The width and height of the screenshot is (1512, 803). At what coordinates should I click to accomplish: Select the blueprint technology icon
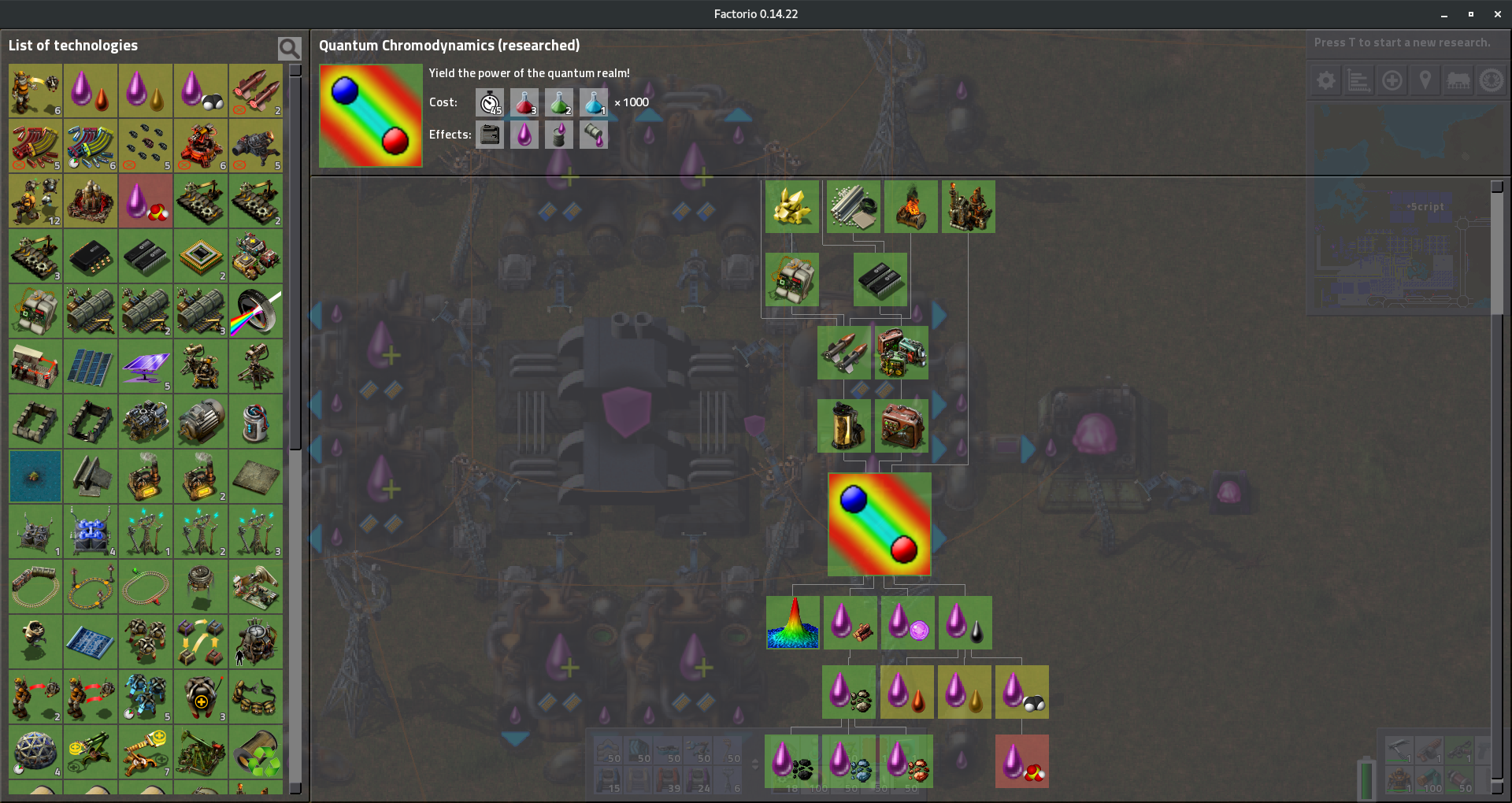91,642
